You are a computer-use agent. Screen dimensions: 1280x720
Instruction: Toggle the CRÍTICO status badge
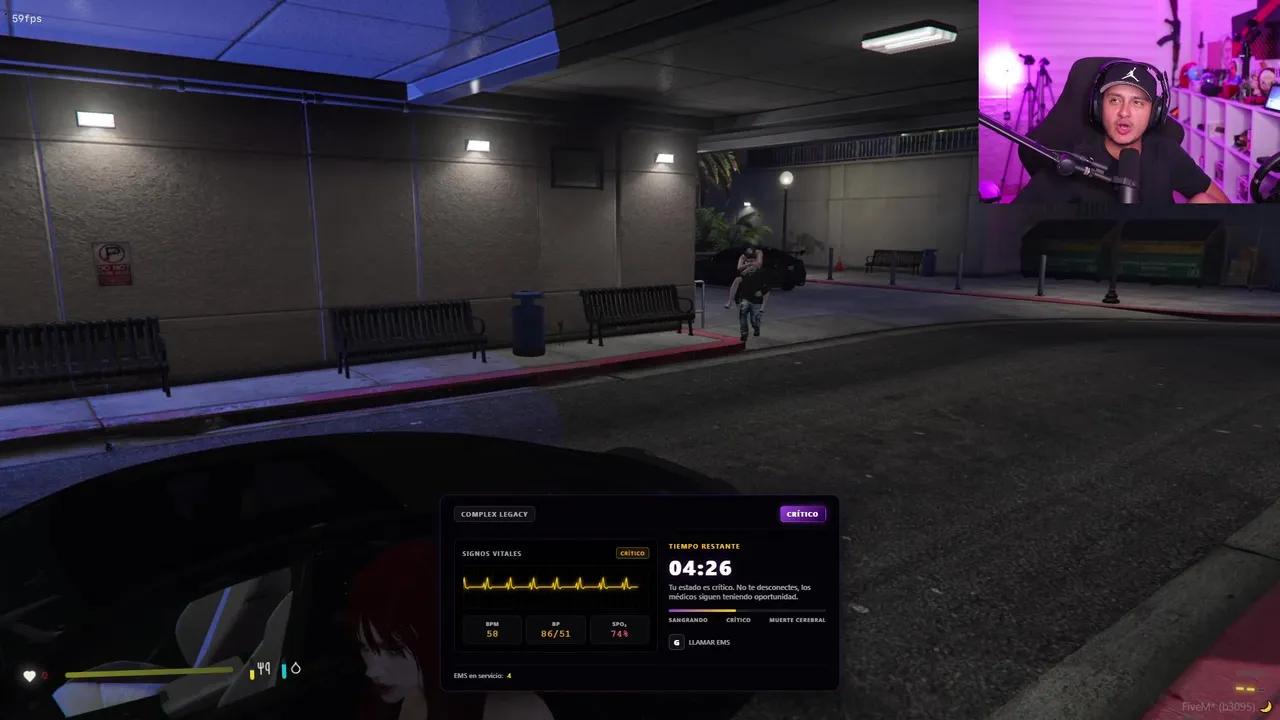click(x=803, y=513)
